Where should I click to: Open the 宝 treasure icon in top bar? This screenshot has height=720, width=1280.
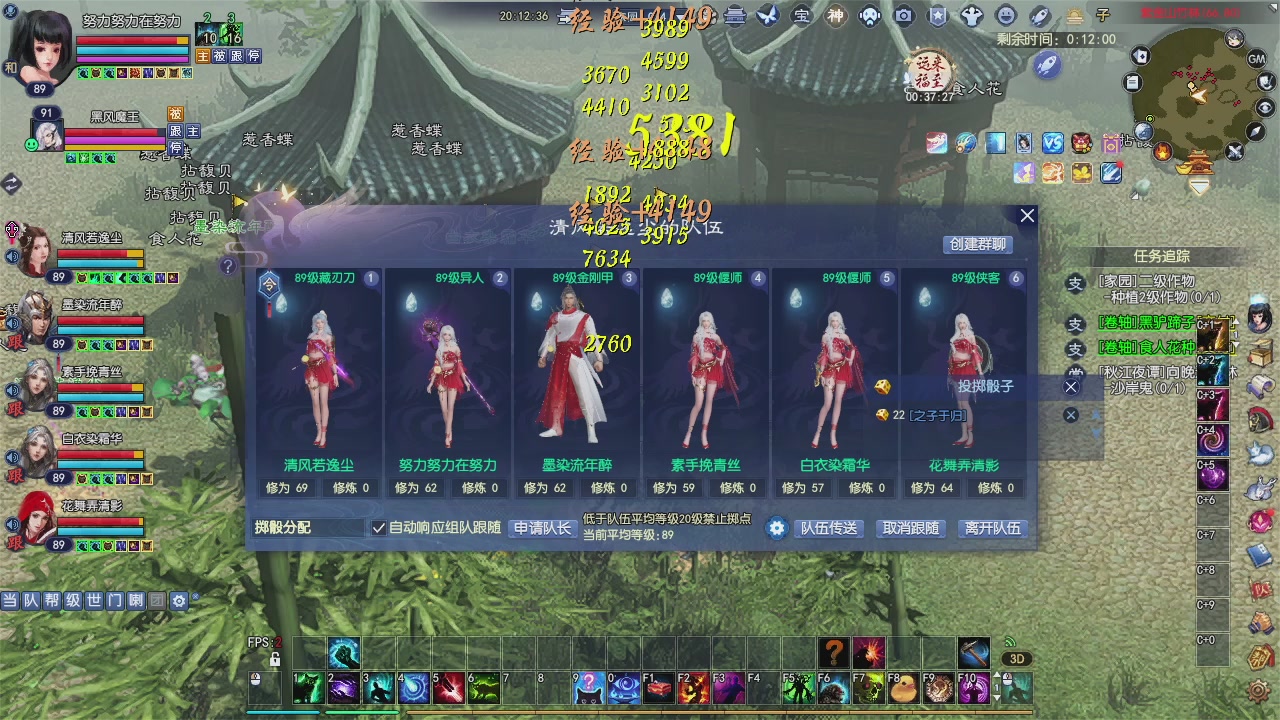[x=800, y=14]
